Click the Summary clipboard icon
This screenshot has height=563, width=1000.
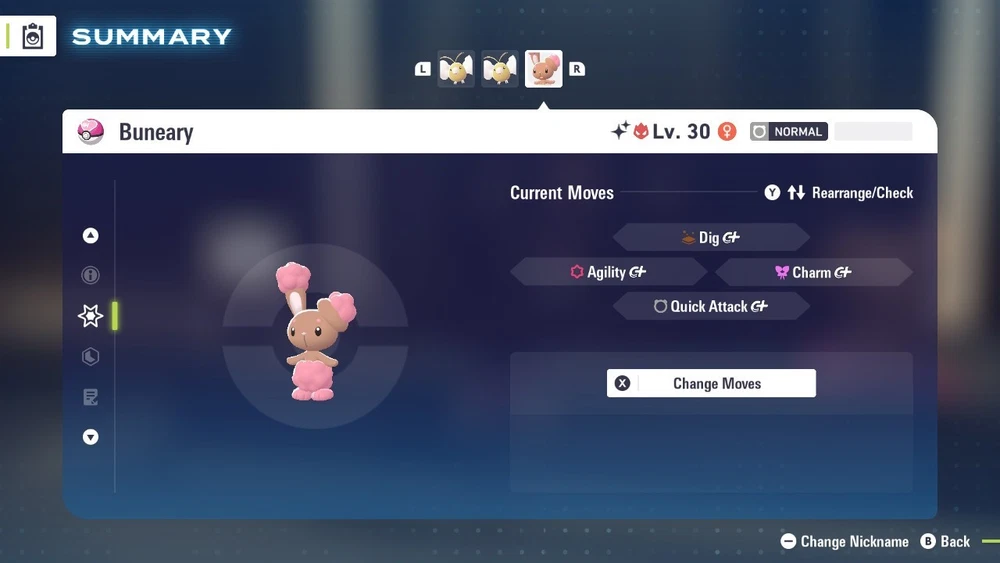pyautogui.click(x=33, y=37)
